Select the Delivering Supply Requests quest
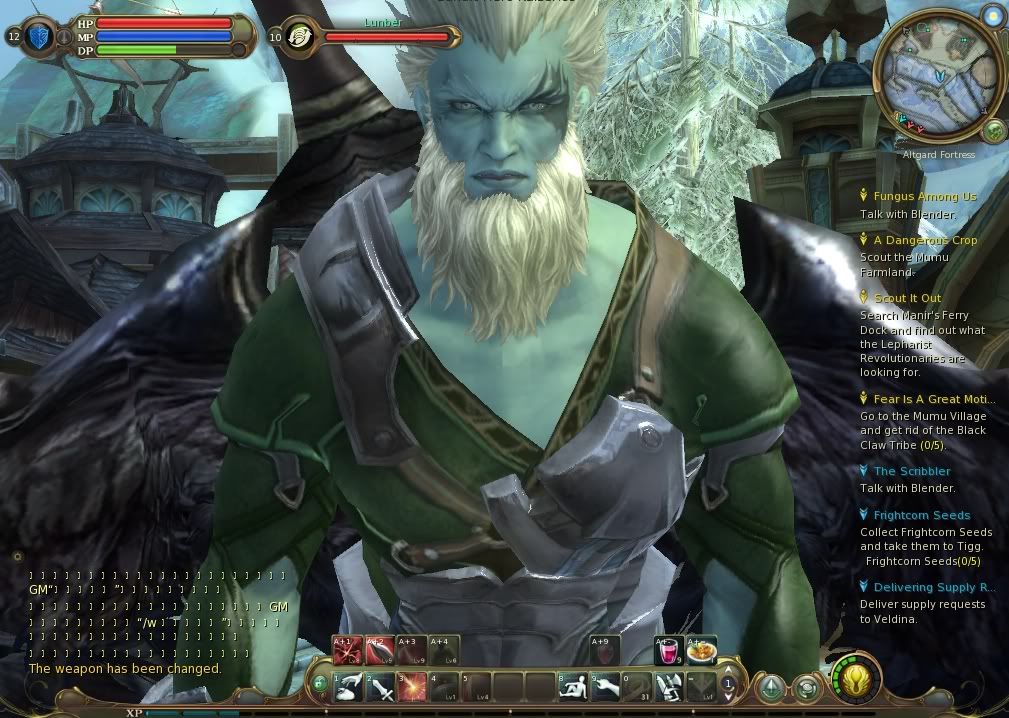This screenshot has height=718, width=1009. [x=933, y=587]
